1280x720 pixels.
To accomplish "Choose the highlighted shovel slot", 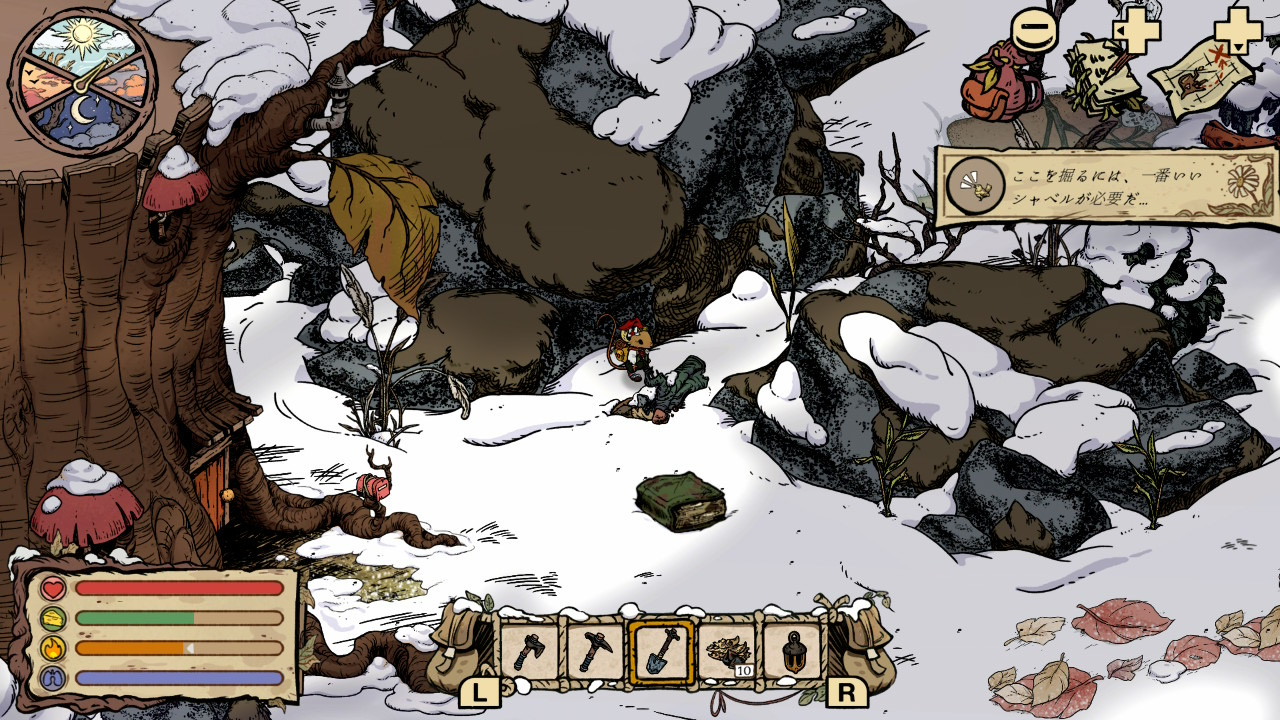I will [661, 652].
